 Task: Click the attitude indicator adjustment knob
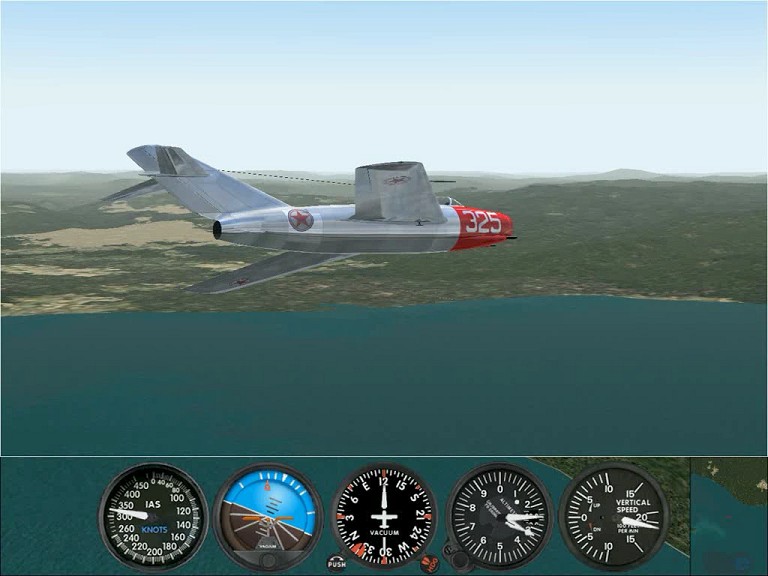click(268, 561)
